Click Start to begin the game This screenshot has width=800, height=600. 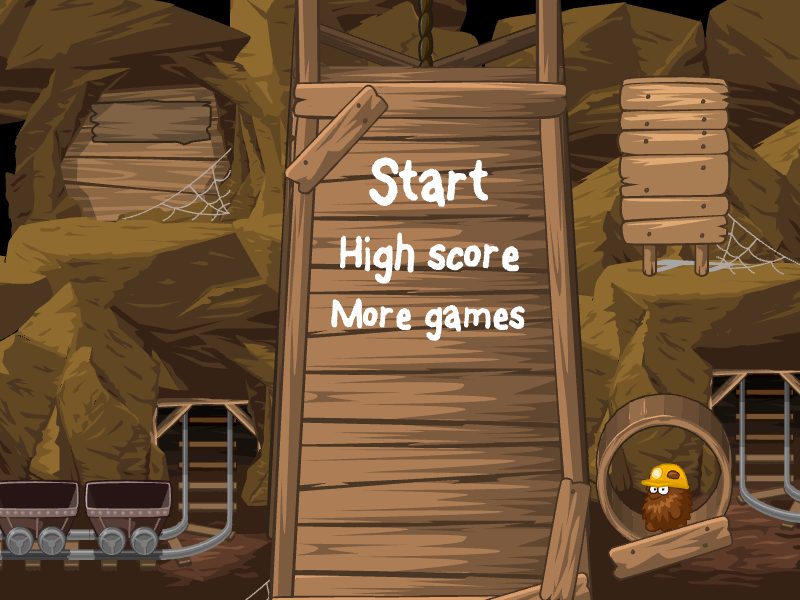click(428, 183)
